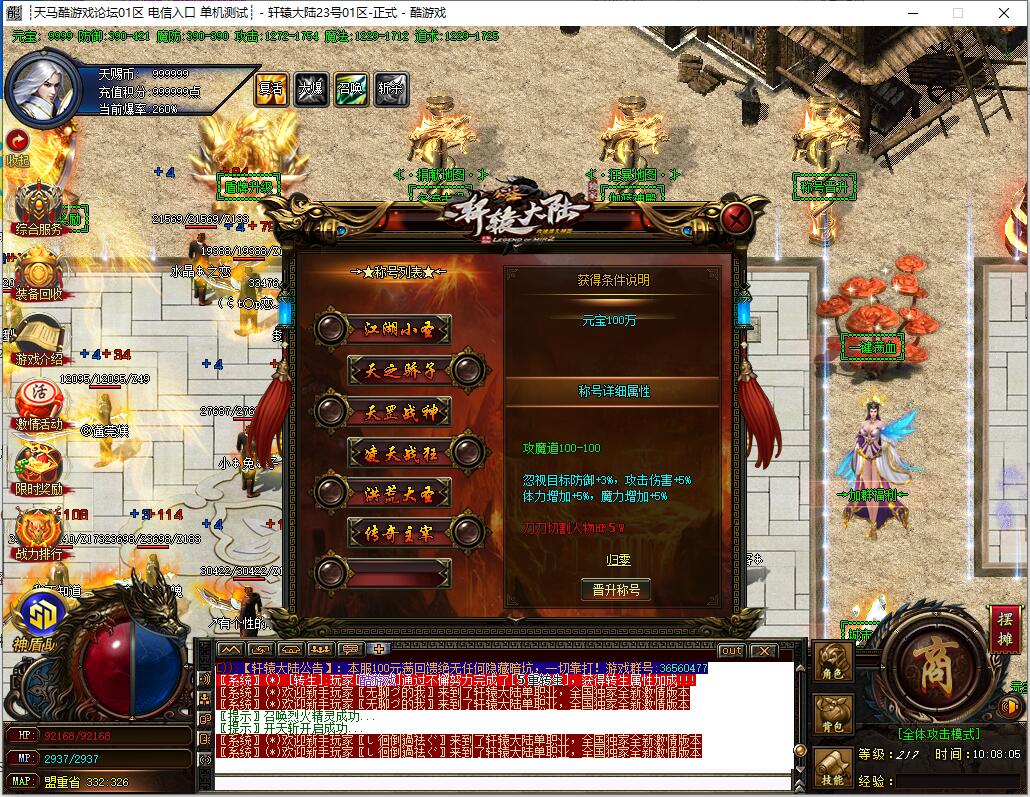Viewport: 1030px width, 797px height.
Task: Open the 激情活动 events icon
Action: point(39,403)
